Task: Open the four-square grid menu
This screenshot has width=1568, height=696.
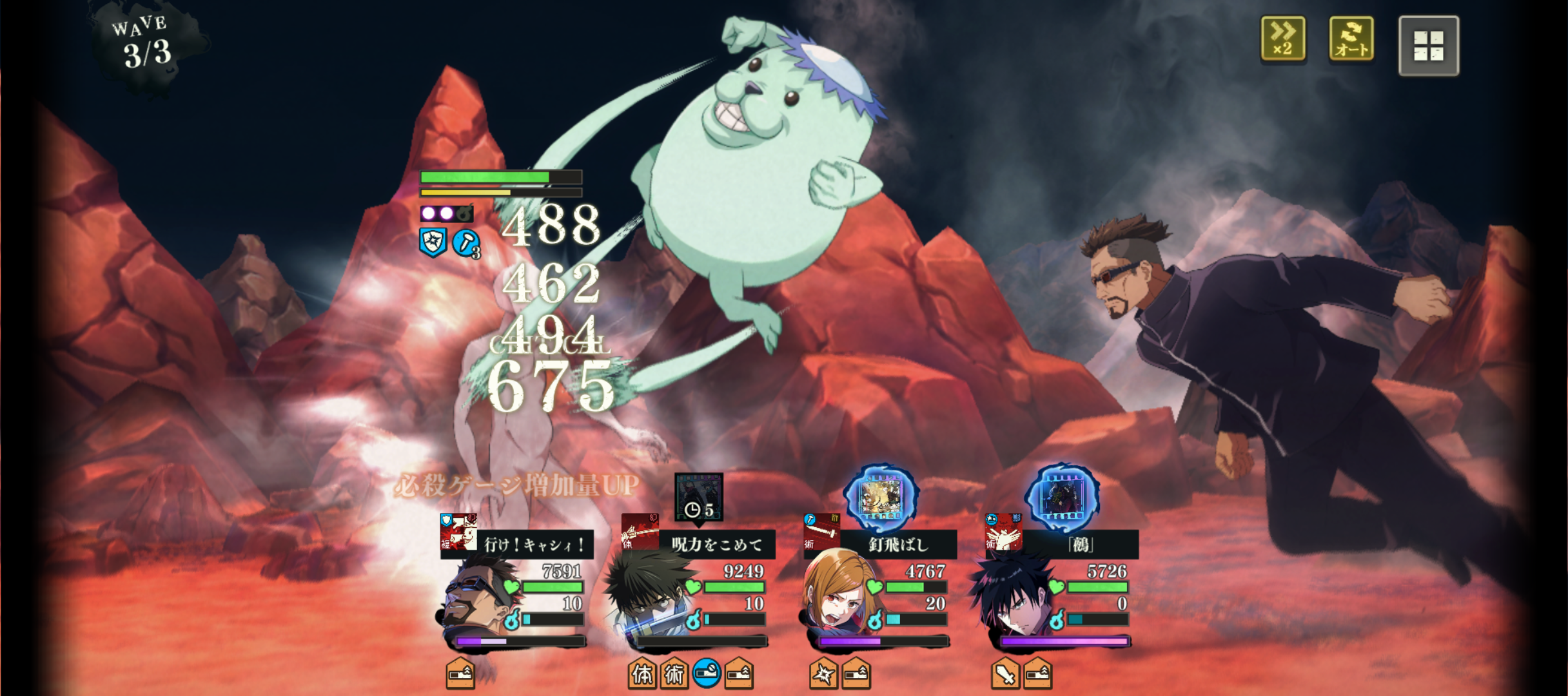Action: (1428, 46)
